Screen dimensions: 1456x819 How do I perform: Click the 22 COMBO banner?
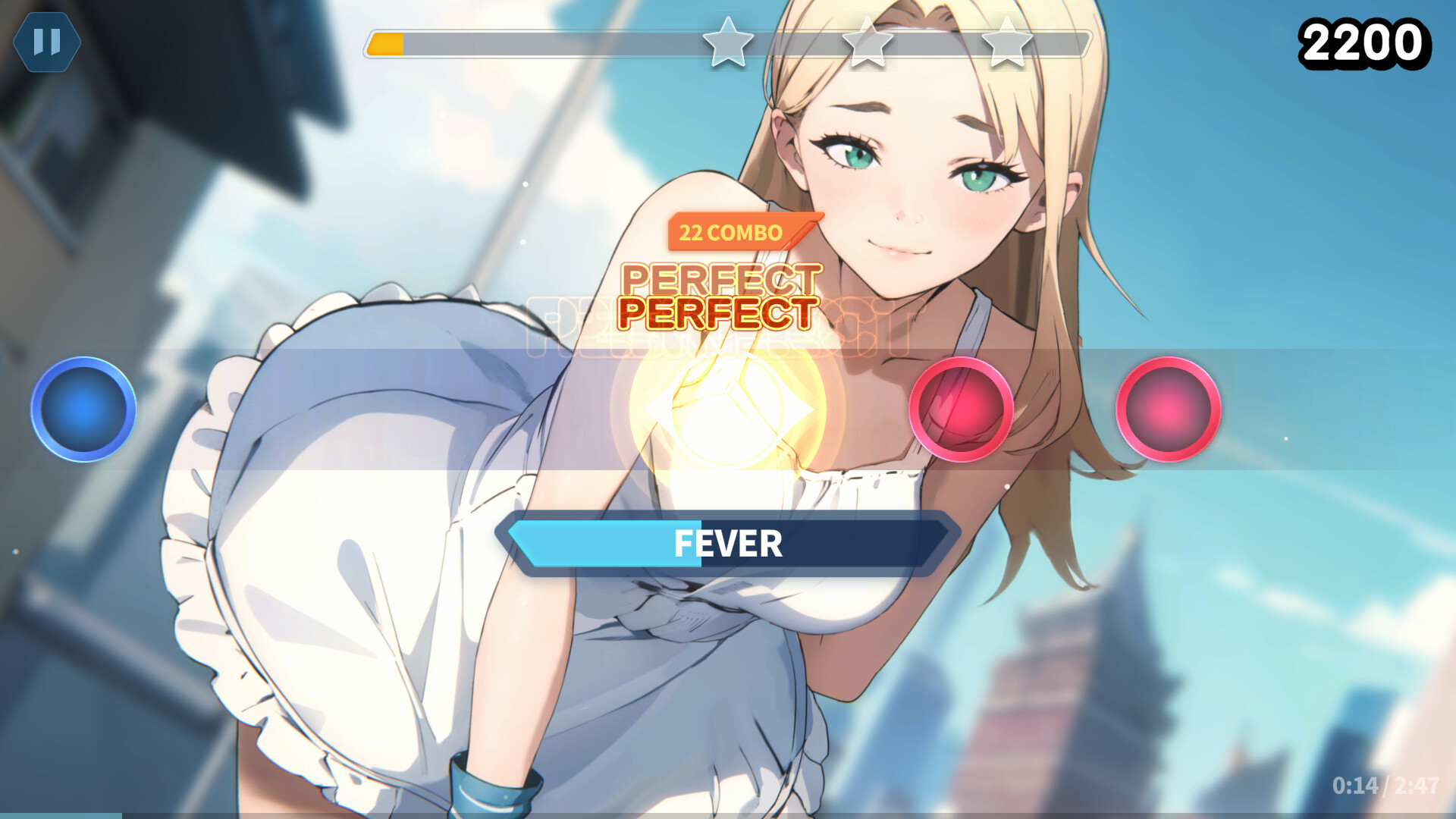pos(730,233)
